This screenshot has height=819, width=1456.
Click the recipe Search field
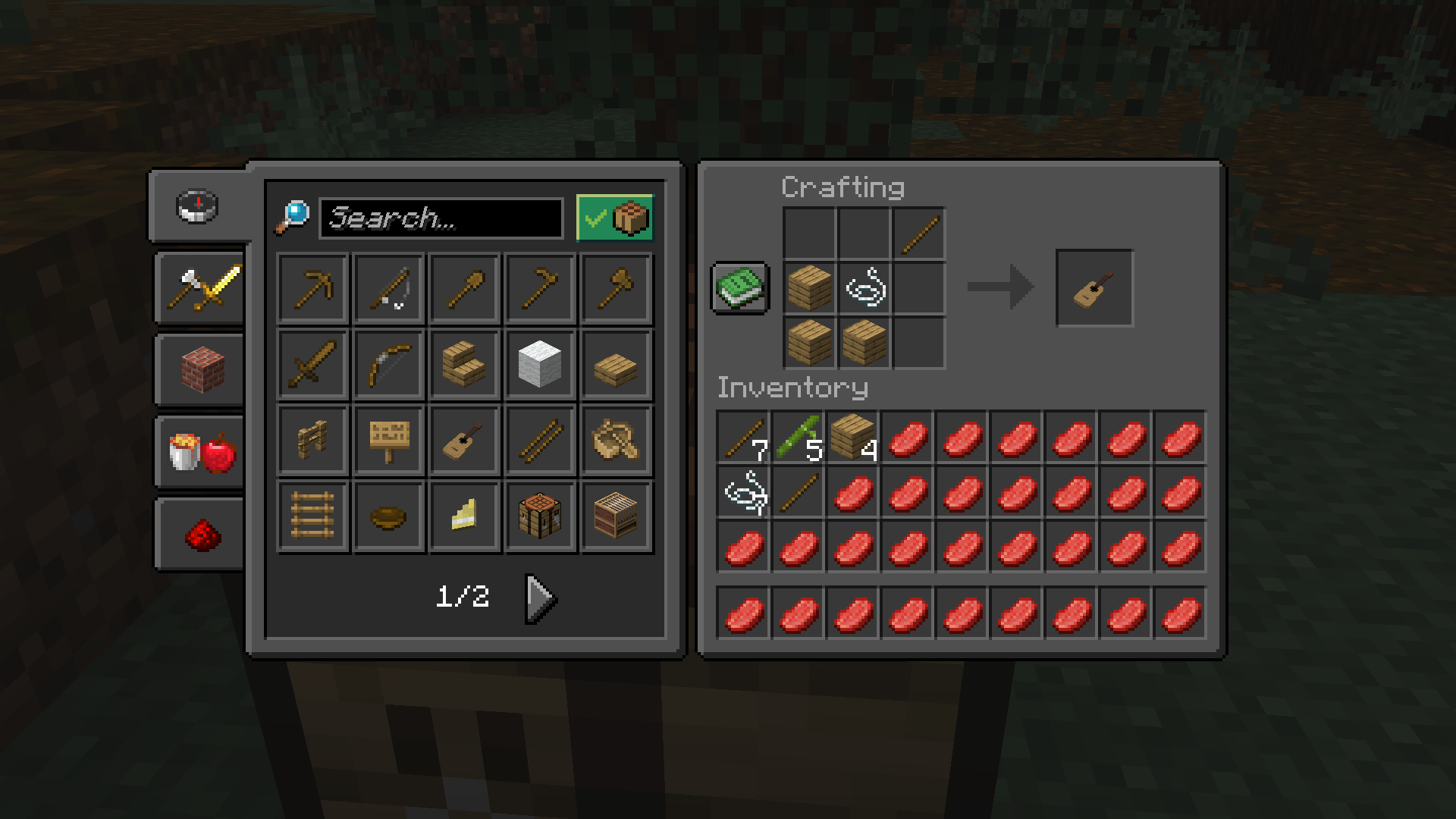click(440, 218)
